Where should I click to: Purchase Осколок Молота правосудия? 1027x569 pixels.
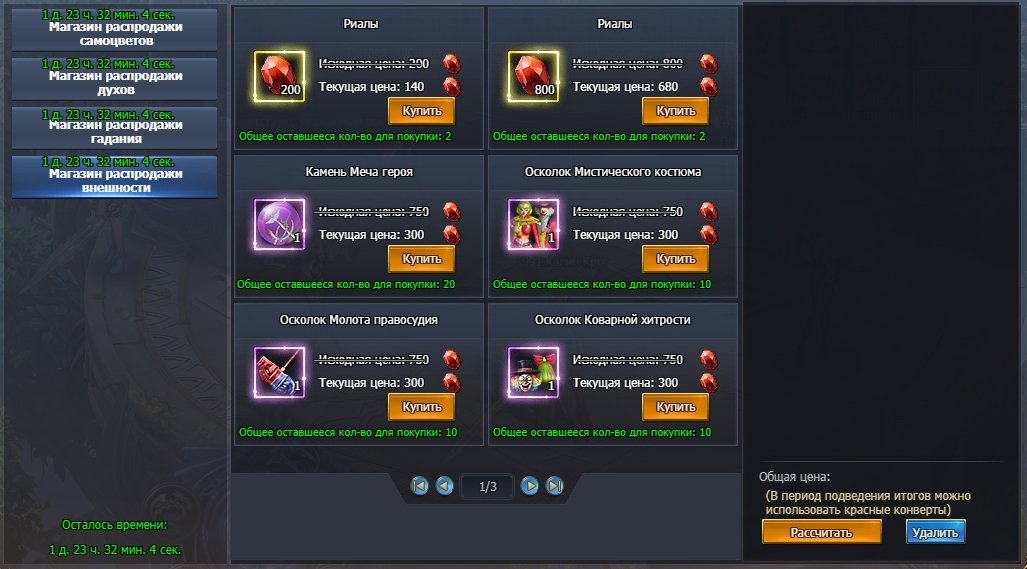tap(421, 407)
